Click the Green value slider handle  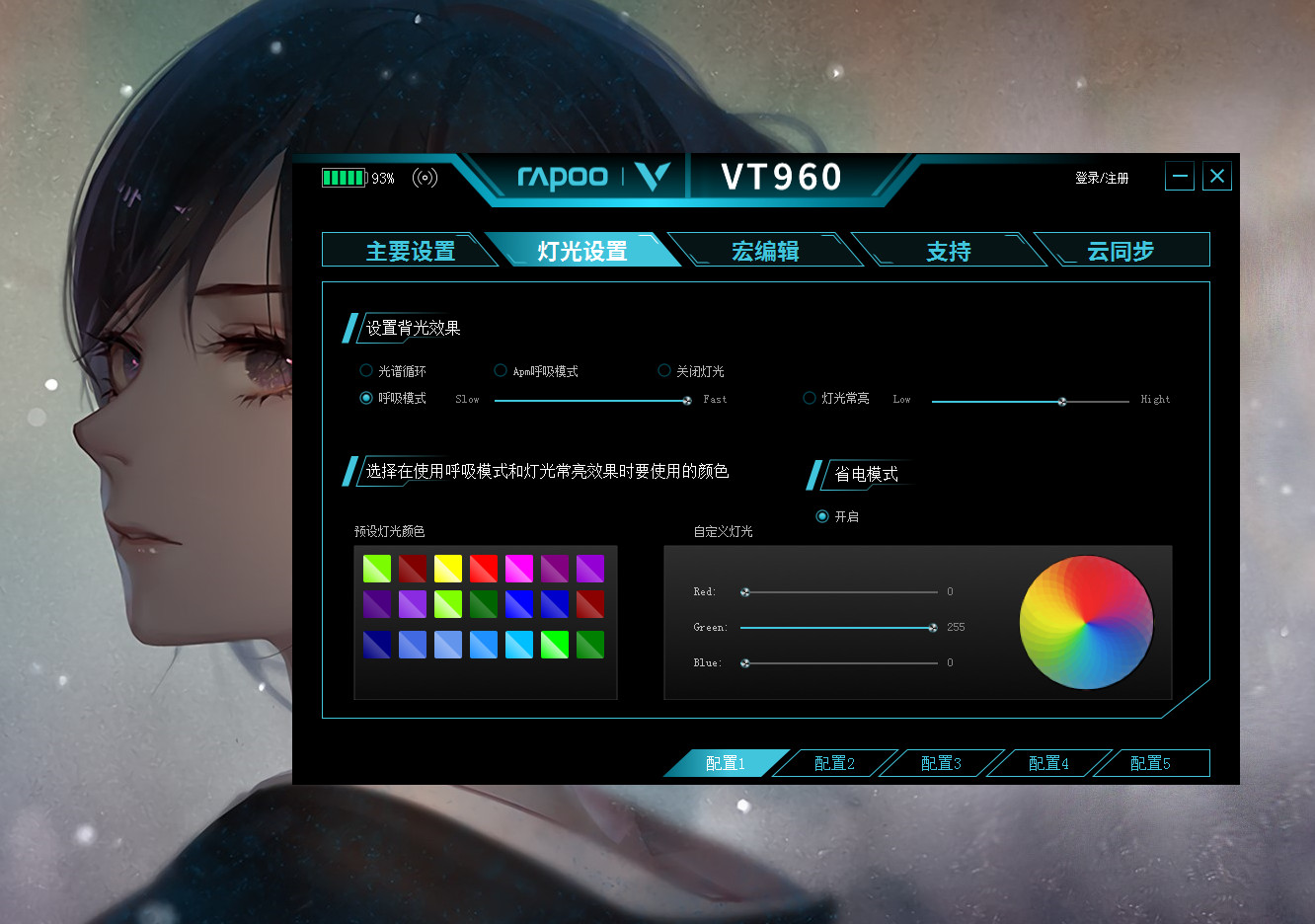931,627
